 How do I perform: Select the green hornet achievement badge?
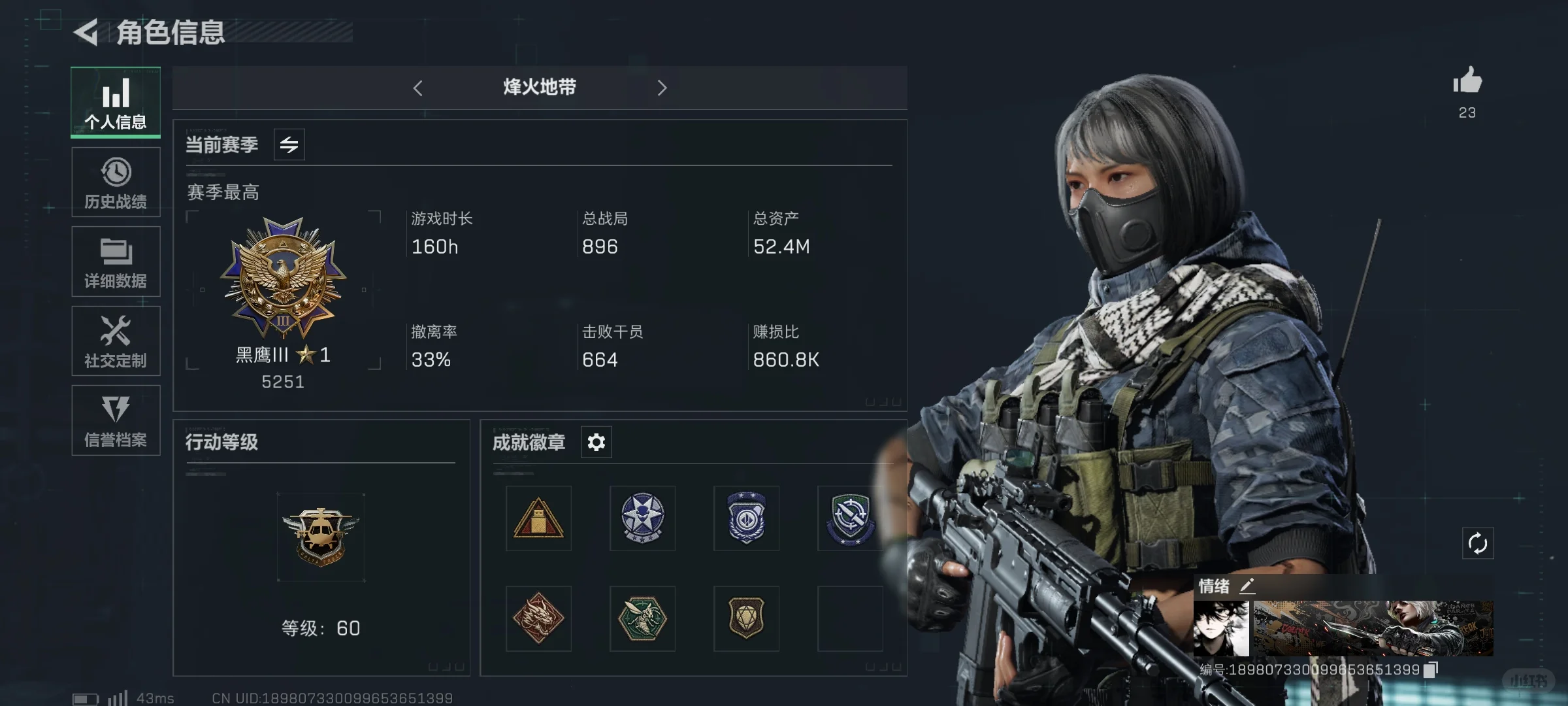pos(642,618)
